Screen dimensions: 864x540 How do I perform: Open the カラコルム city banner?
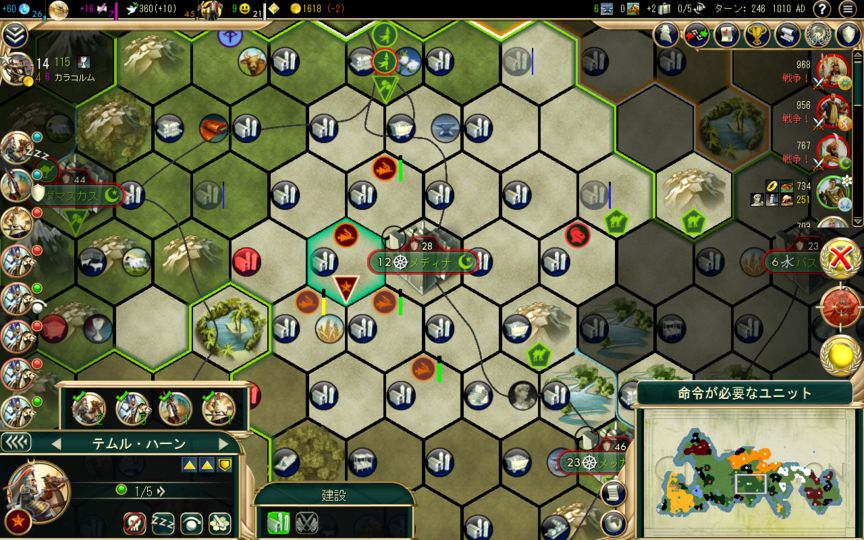tap(62, 75)
